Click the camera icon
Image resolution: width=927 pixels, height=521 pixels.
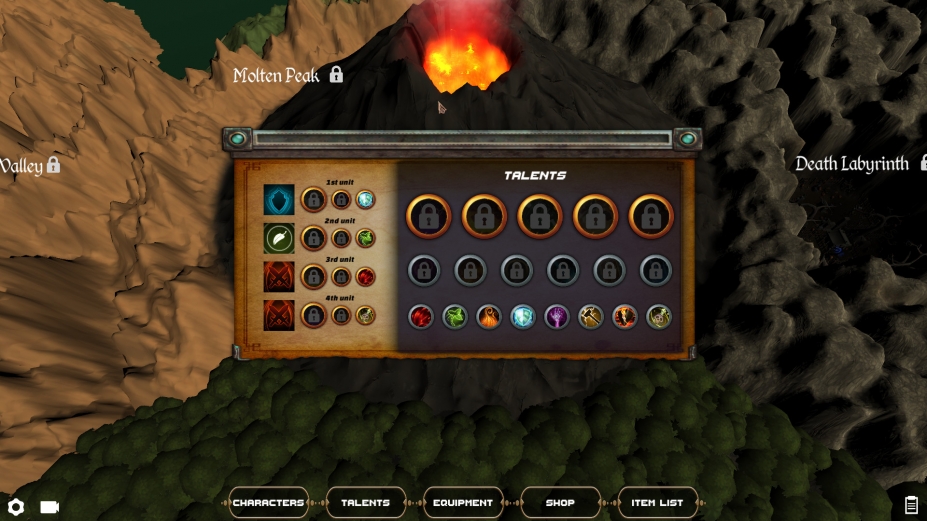coord(49,507)
